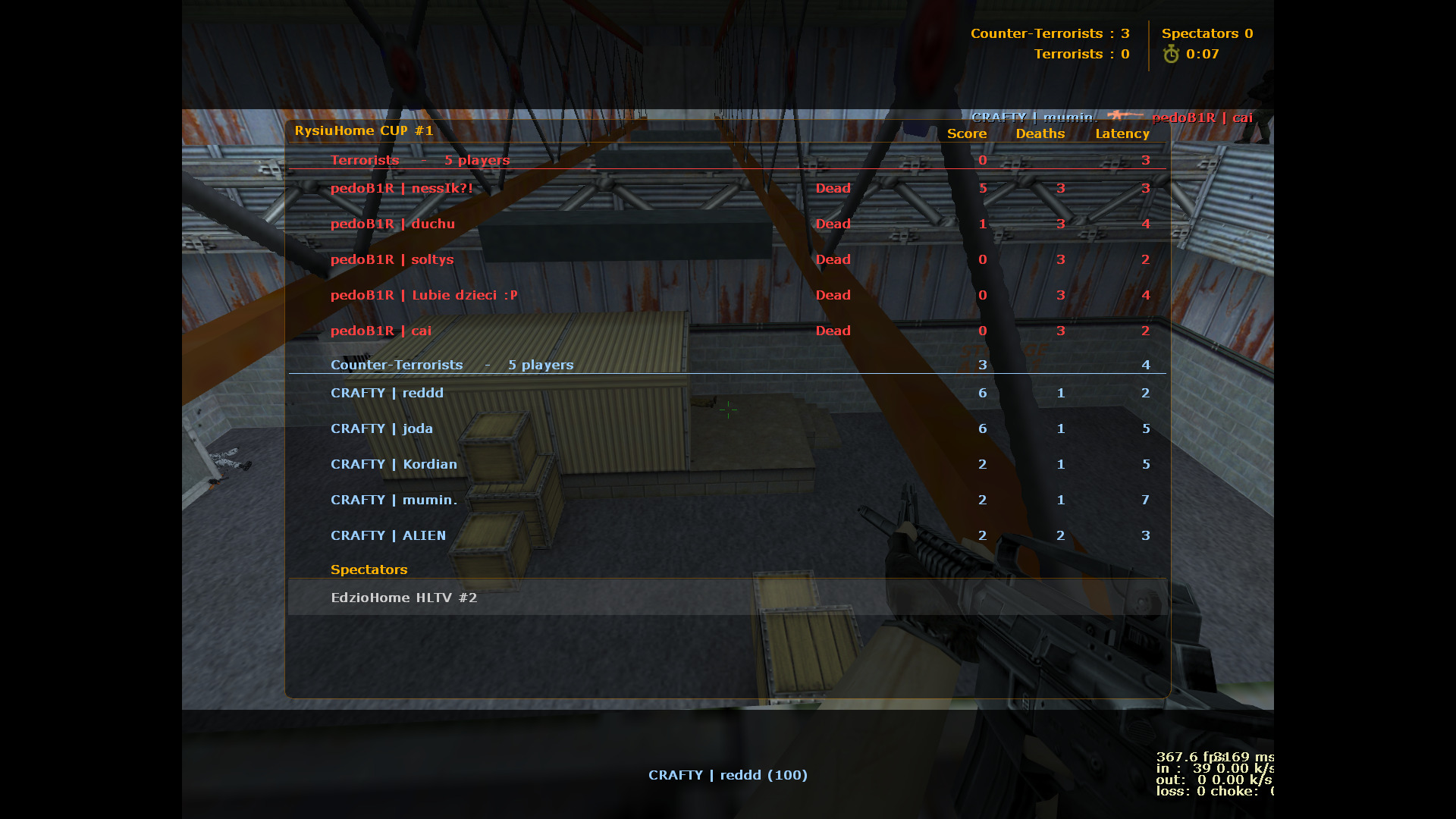
Task: Select player row pedoB1R | nessIk?!
Action: [402, 188]
